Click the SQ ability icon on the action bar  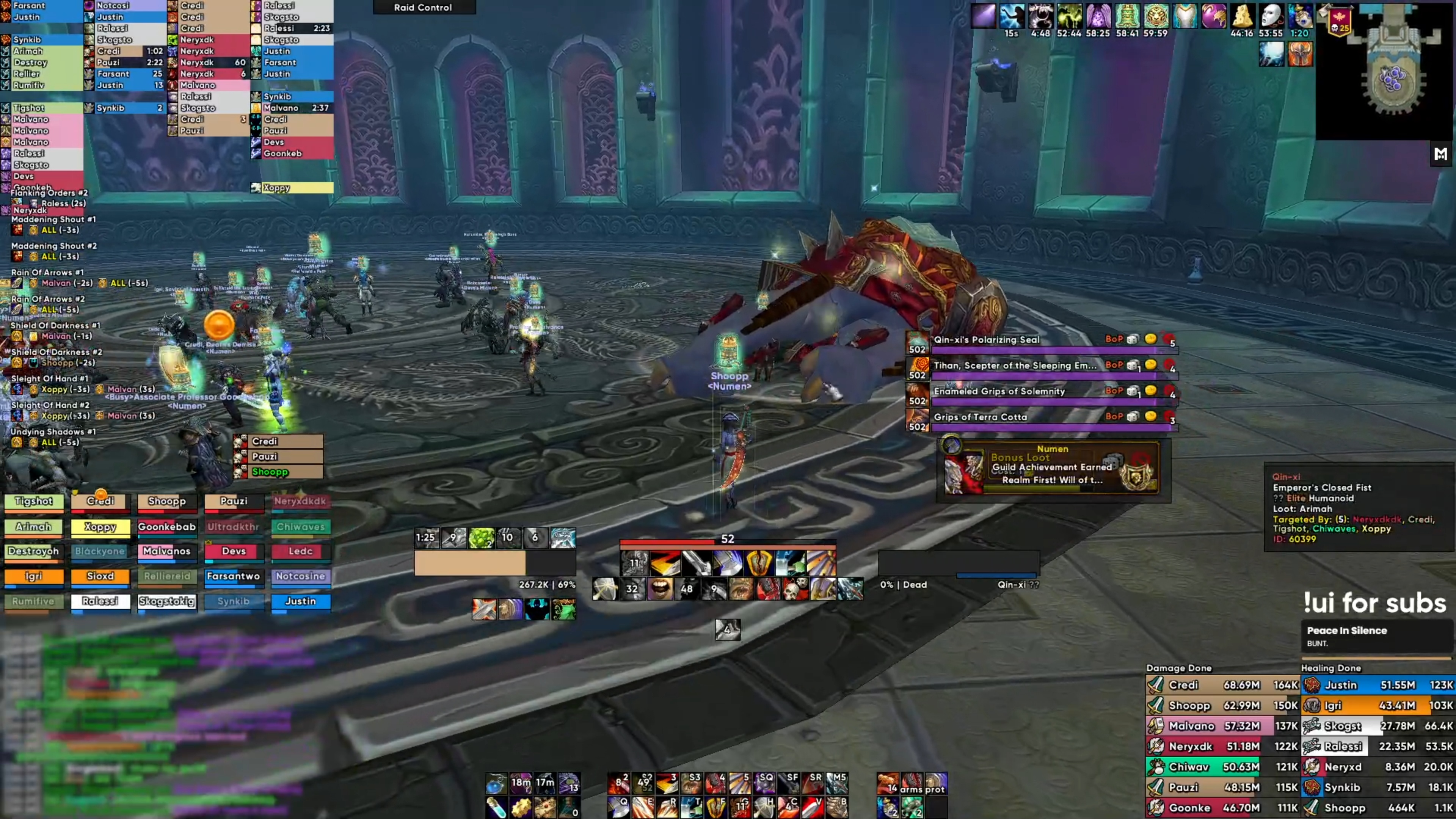(x=765, y=783)
